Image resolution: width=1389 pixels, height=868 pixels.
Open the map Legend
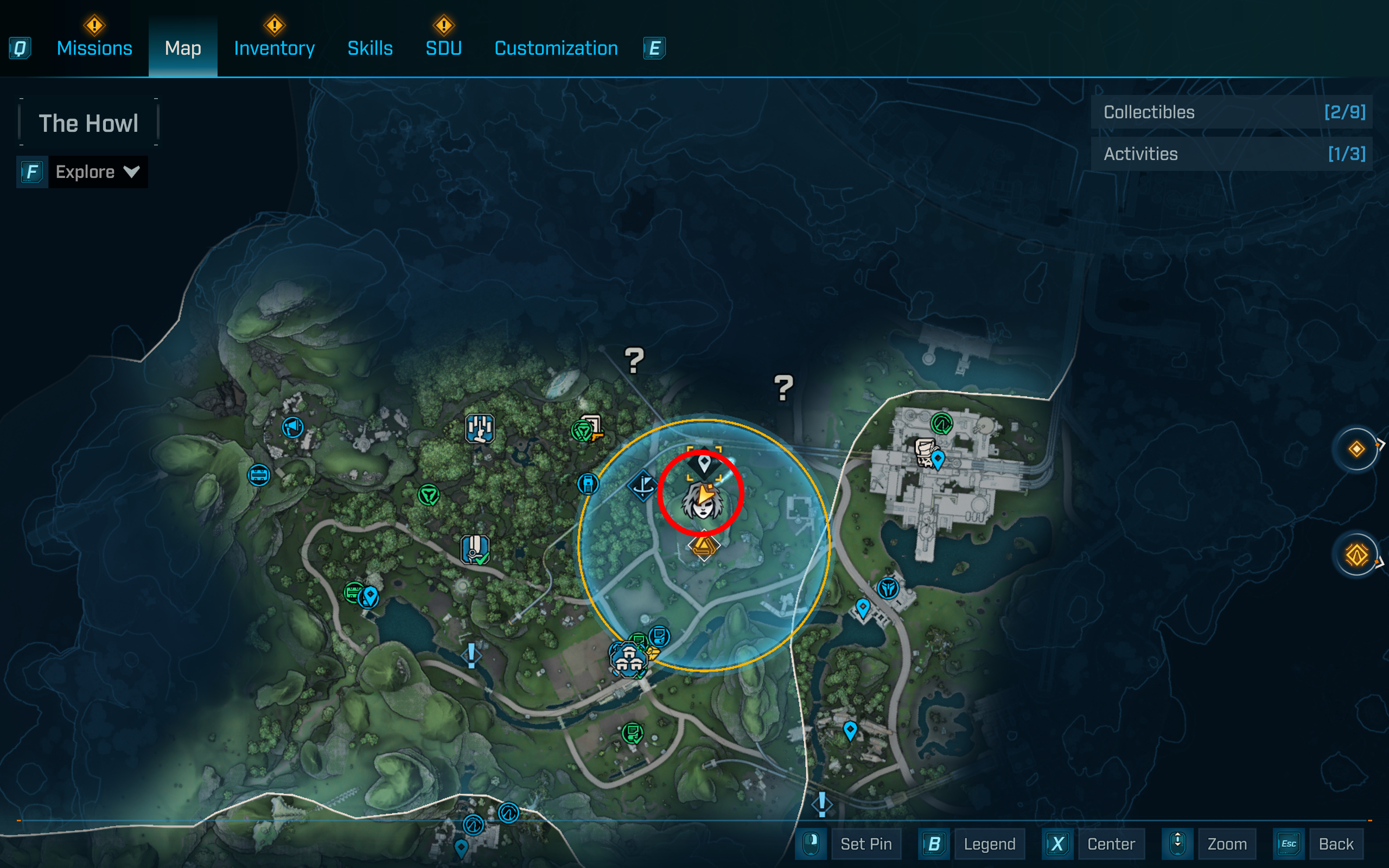tap(989, 844)
